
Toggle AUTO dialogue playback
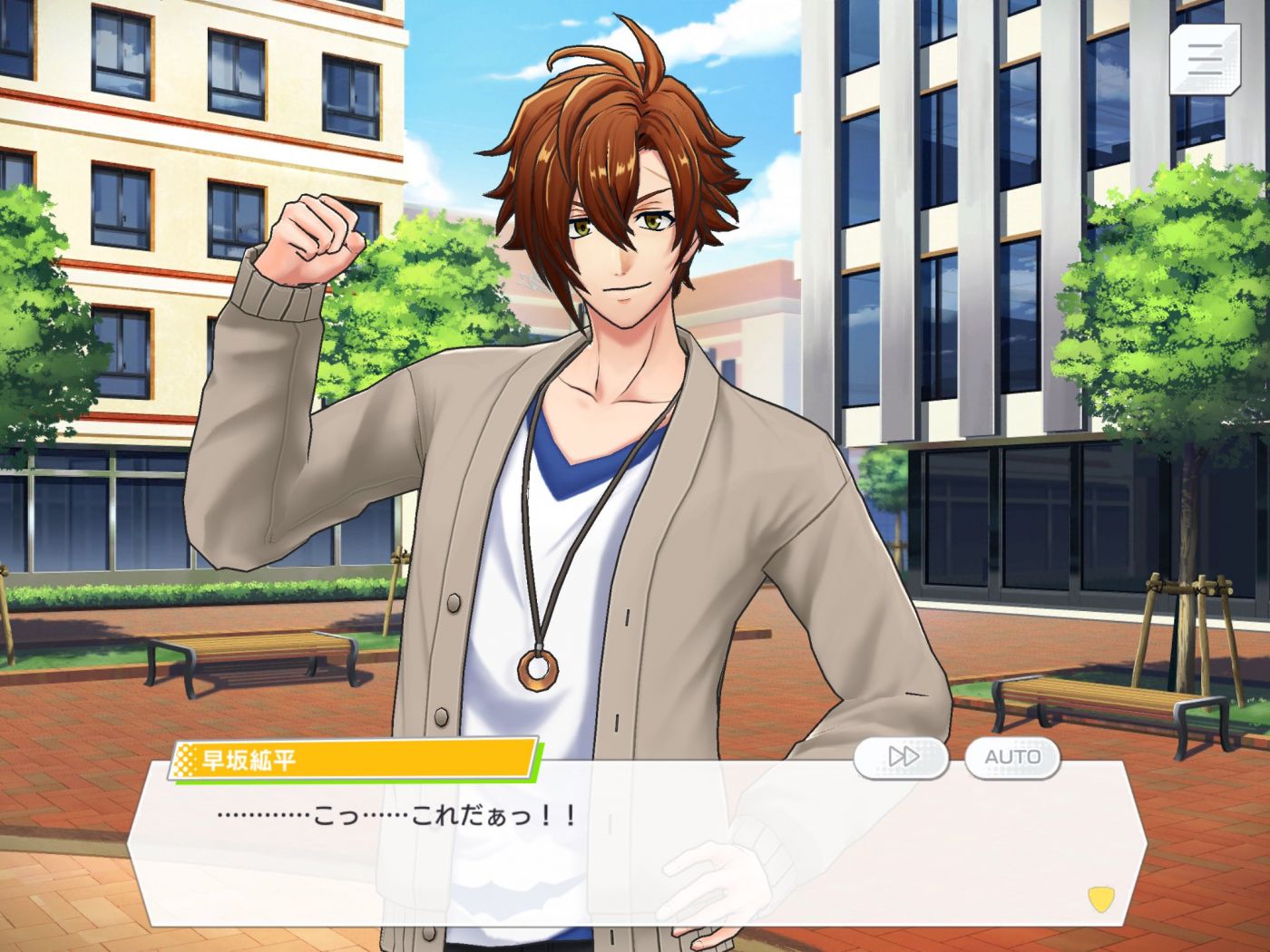1012,756
